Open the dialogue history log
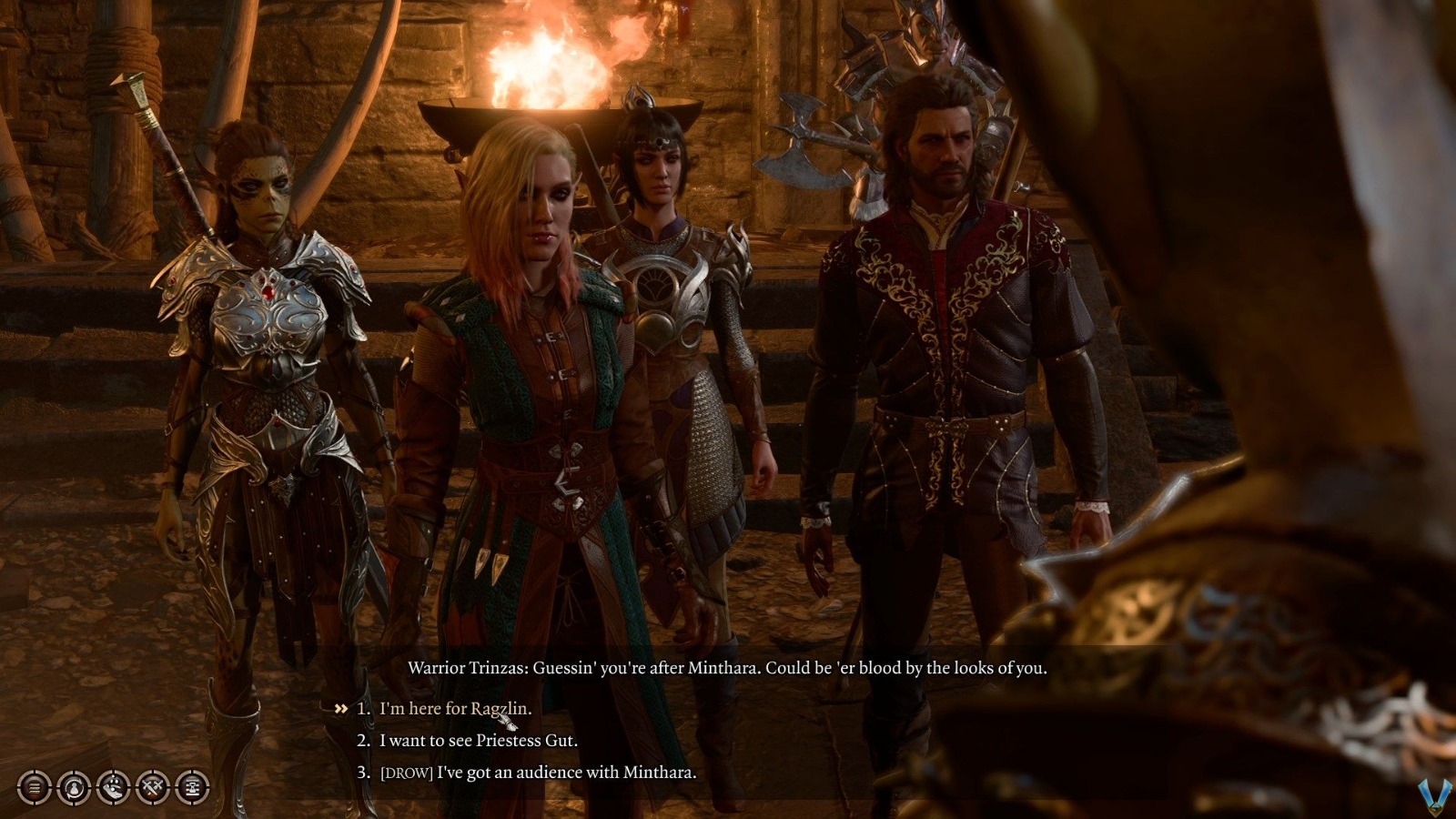 coord(33,788)
